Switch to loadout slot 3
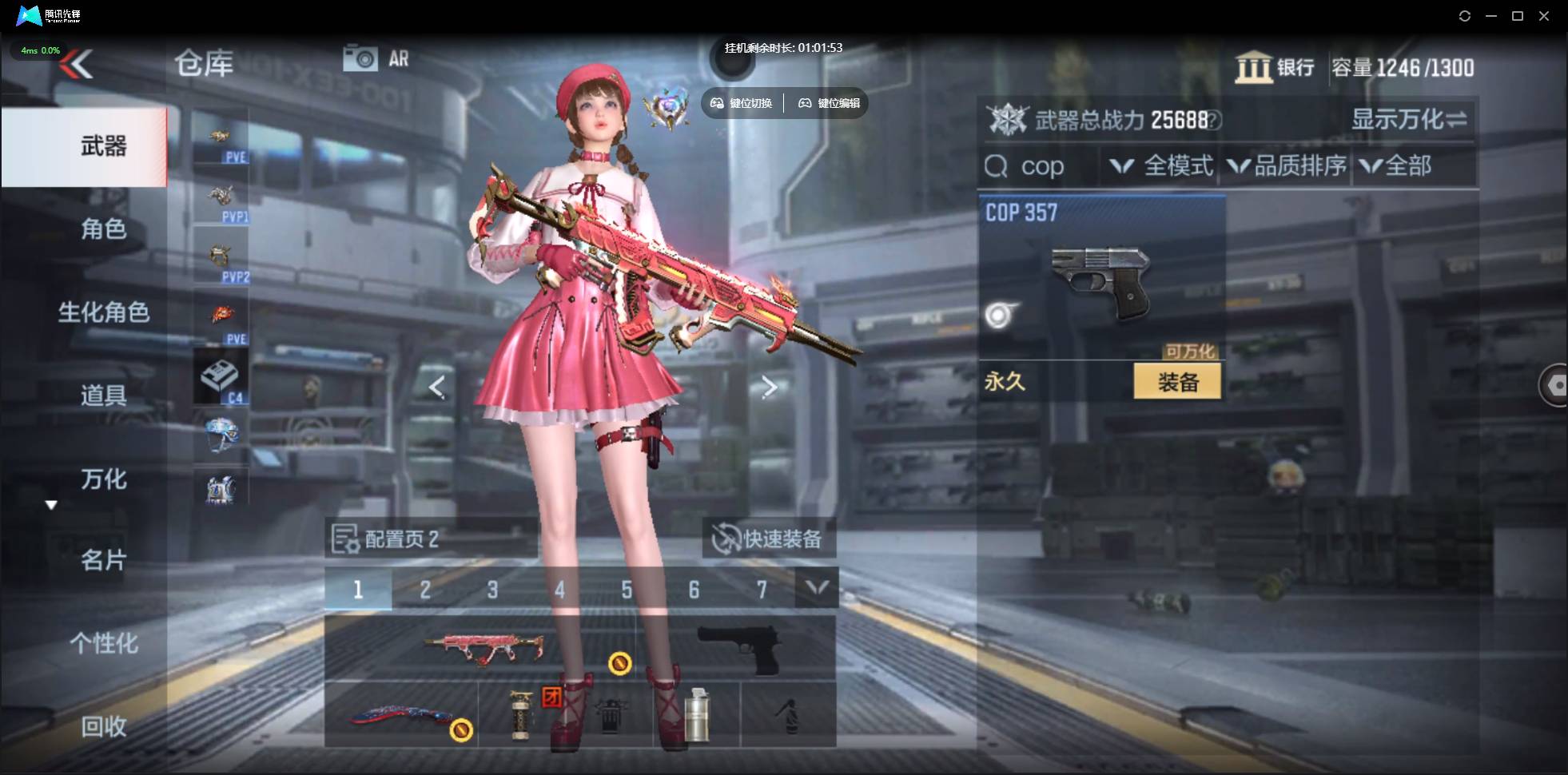This screenshot has width=1568, height=775. pos(492,590)
